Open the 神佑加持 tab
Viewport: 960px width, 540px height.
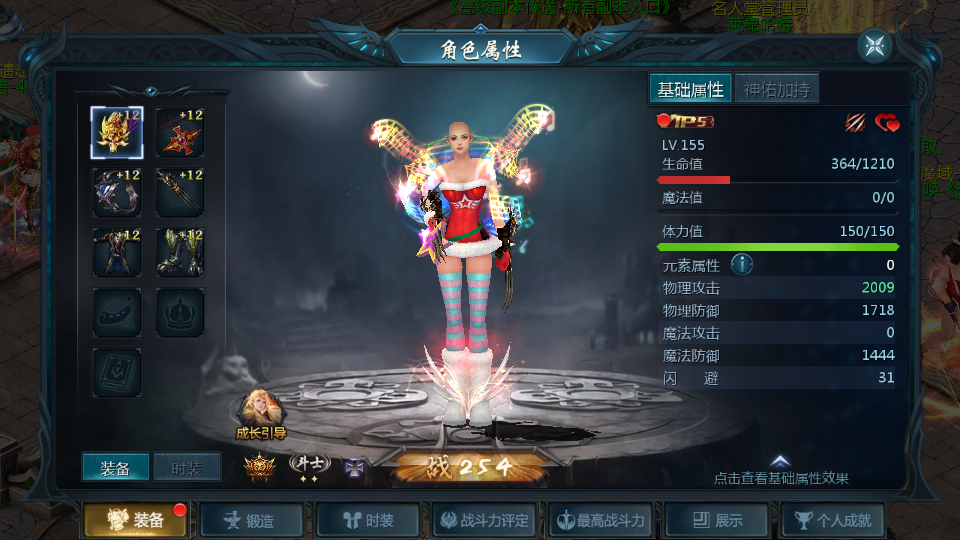tap(777, 89)
